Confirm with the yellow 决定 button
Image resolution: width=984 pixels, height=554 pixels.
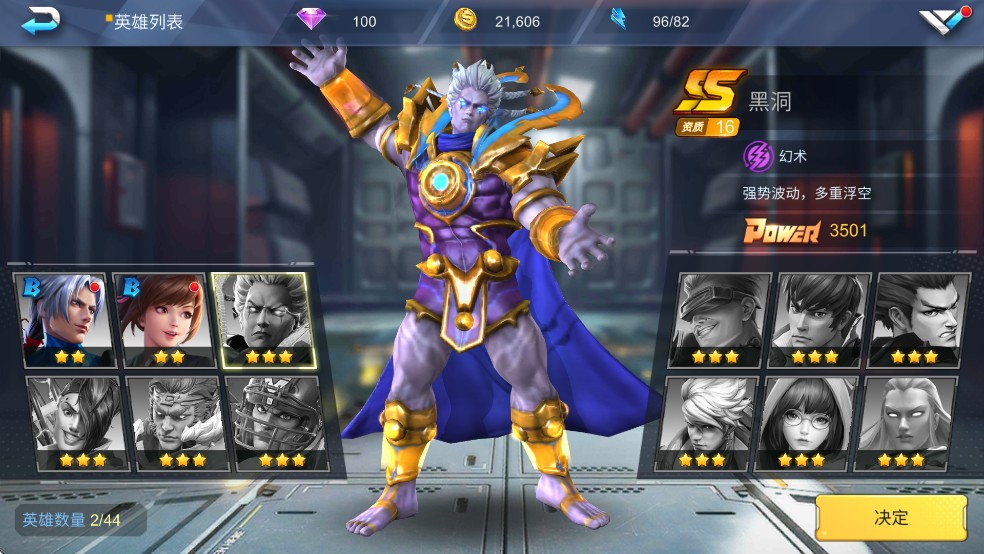pos(891,517)
